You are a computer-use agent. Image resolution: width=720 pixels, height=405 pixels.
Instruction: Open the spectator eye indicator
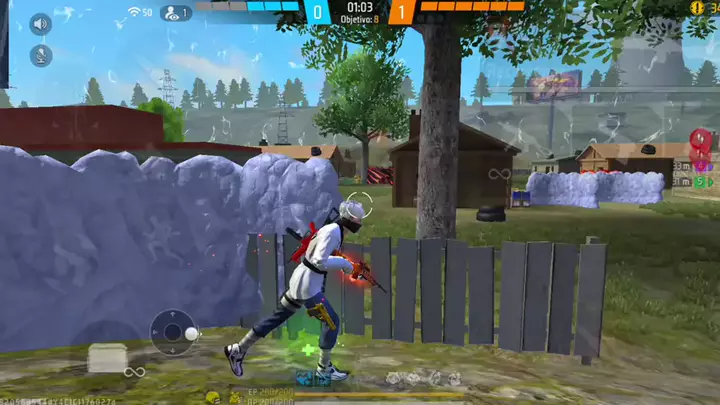[175, 13]
